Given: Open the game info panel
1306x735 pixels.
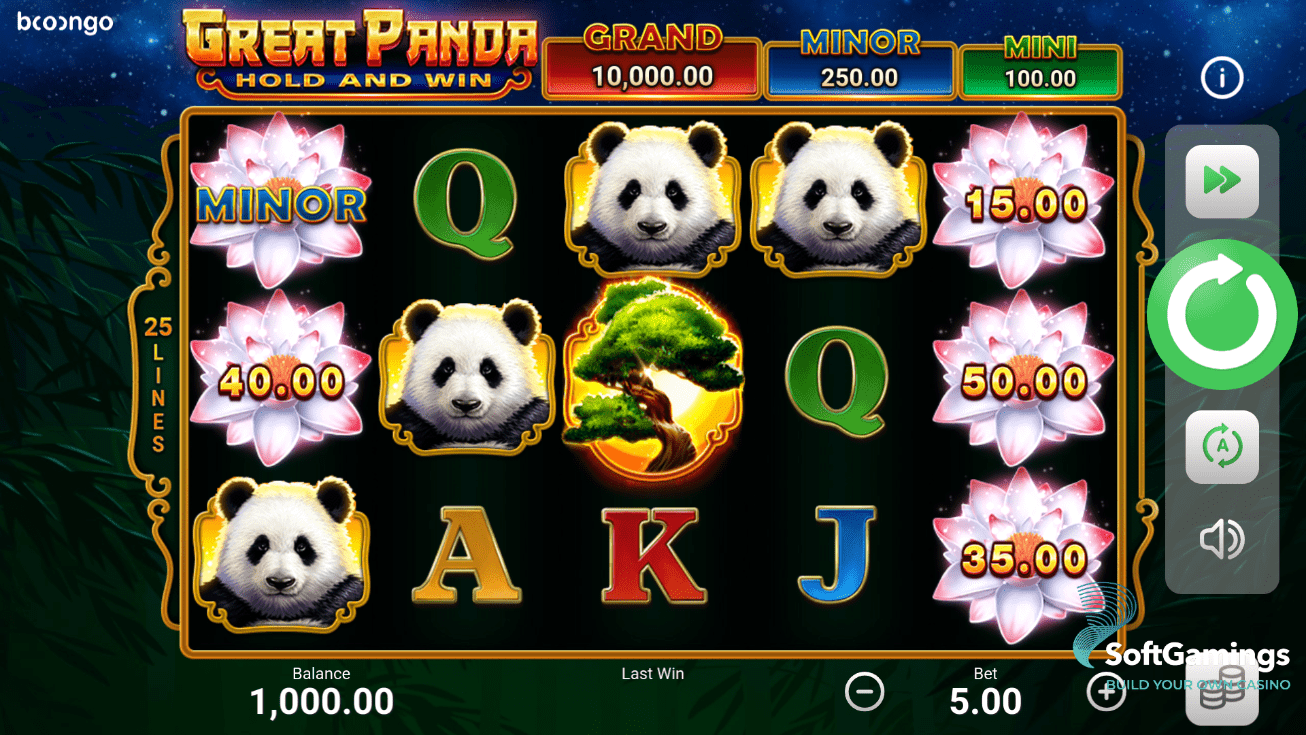Looking at the screenshot, I should tap(1221, 77).
